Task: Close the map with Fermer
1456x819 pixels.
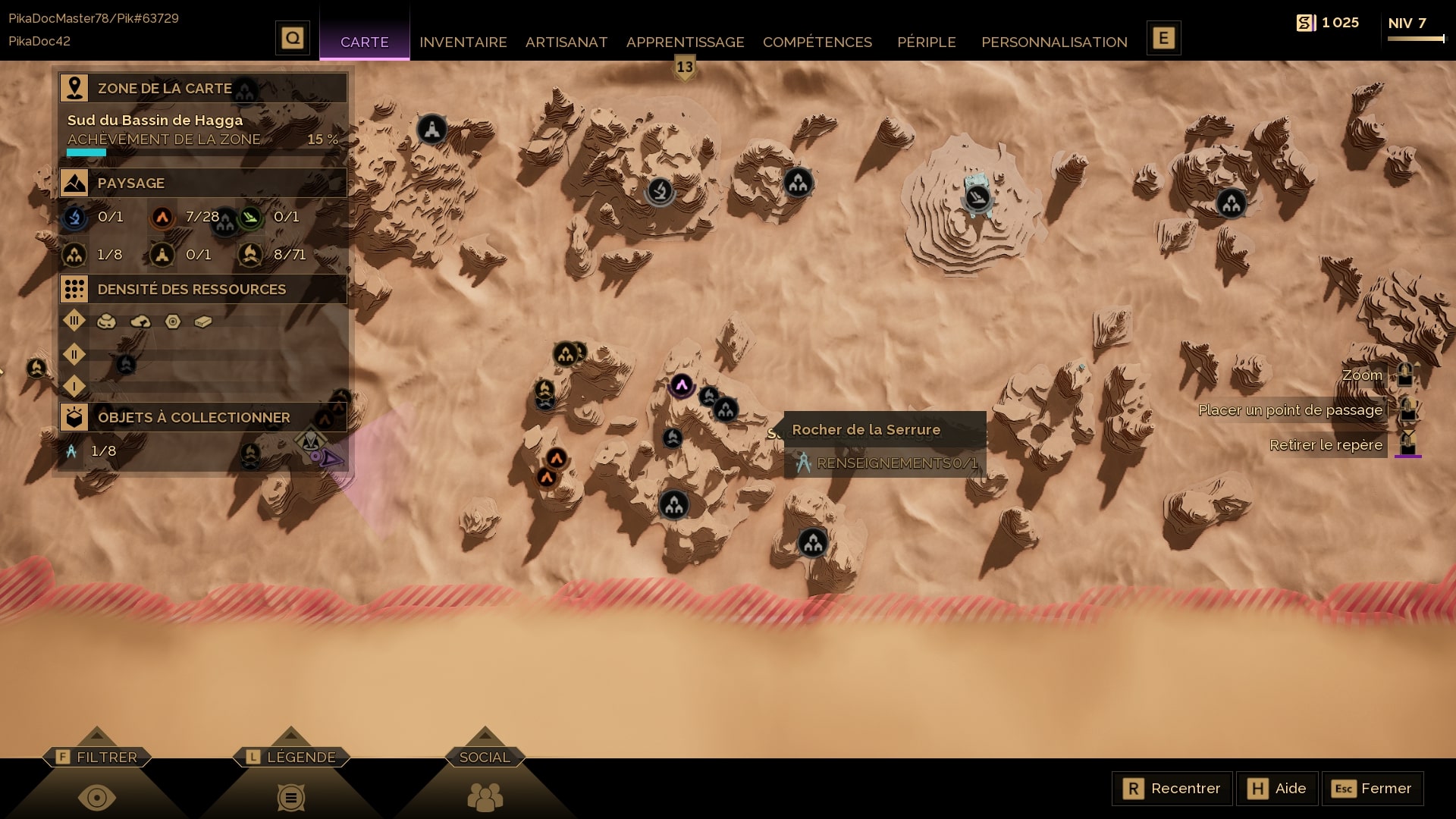Action: point(1372,789)
